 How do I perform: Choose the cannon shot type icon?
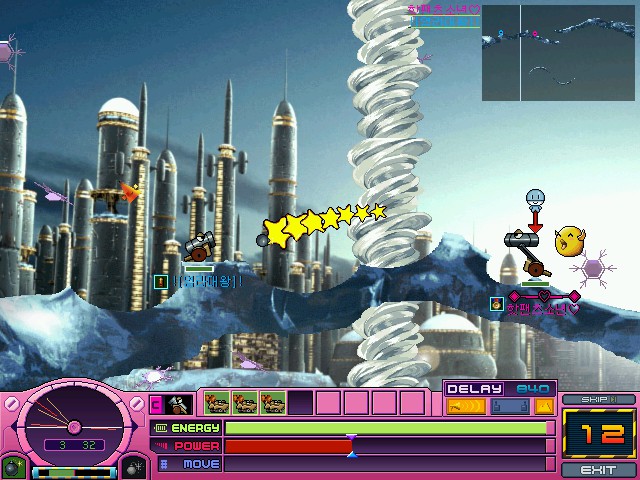click(x=178, y=404)
